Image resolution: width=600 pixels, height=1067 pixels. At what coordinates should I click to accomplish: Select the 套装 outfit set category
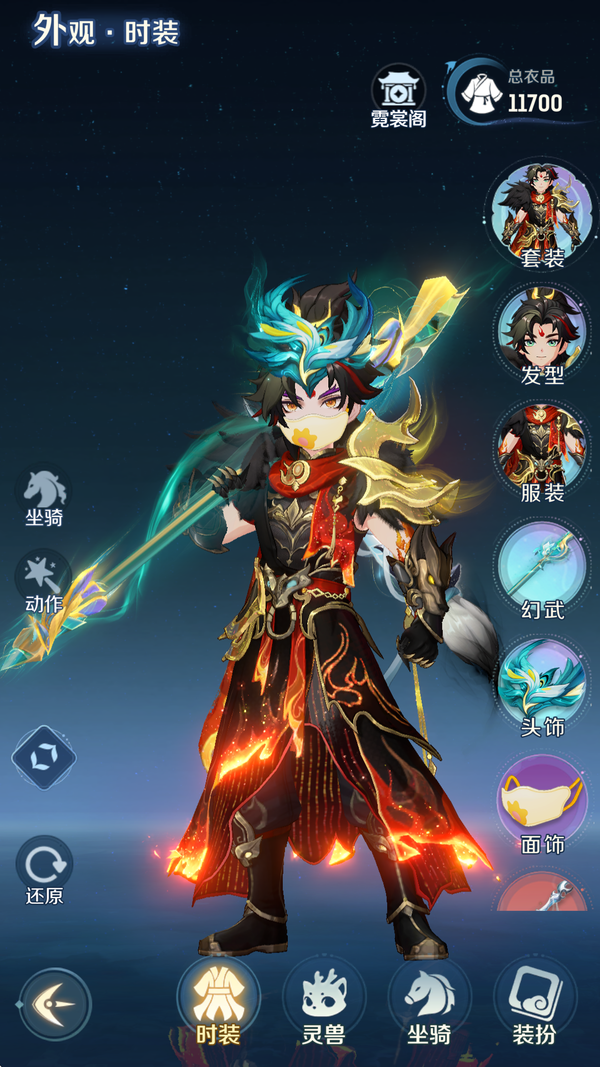tap(542, 213)
